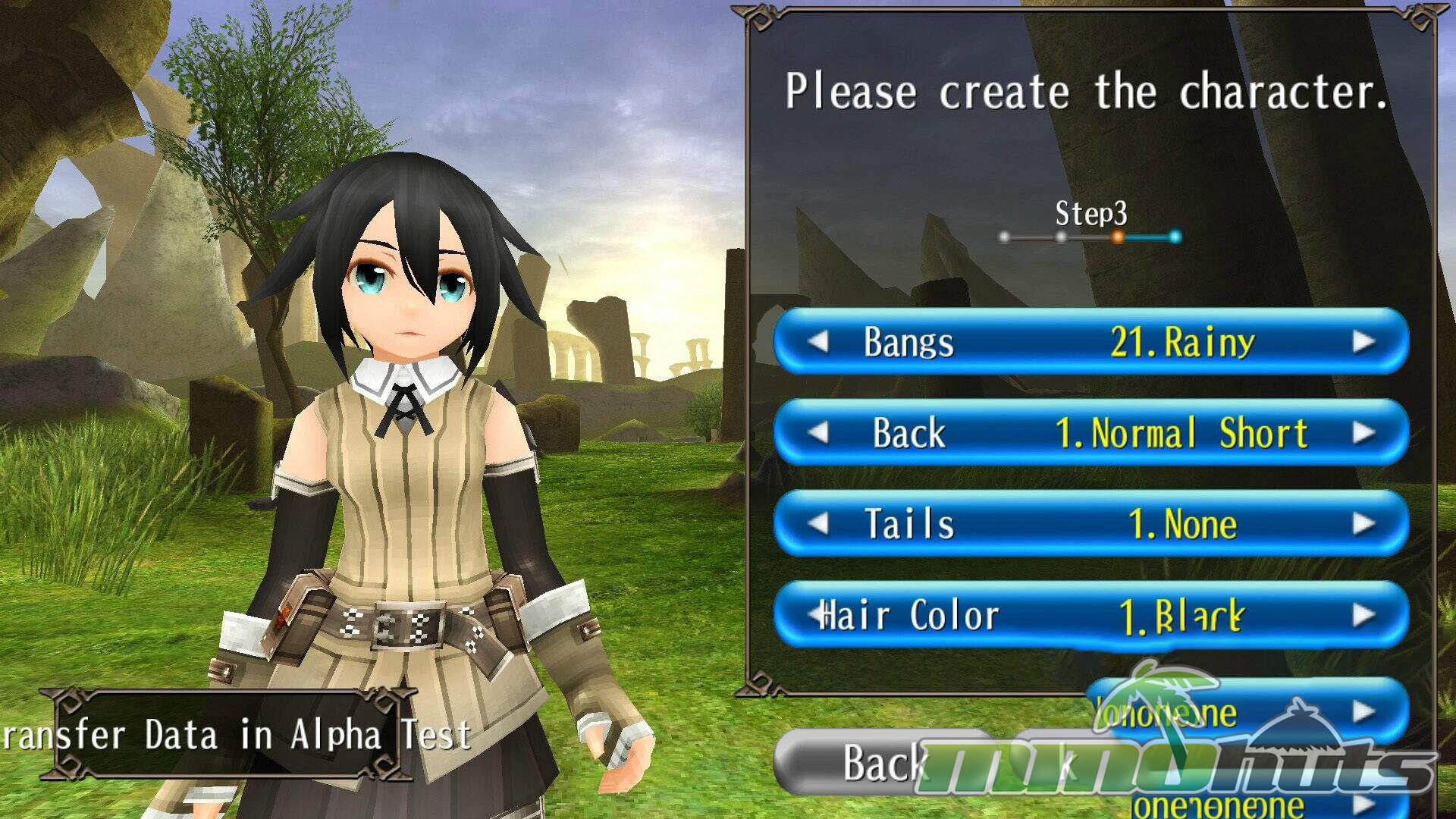Choose the next Back hairstyle
Image resolution: width=1456 pixels, height=819 pixels.
pyautogui.click(x=1363, y=433)
